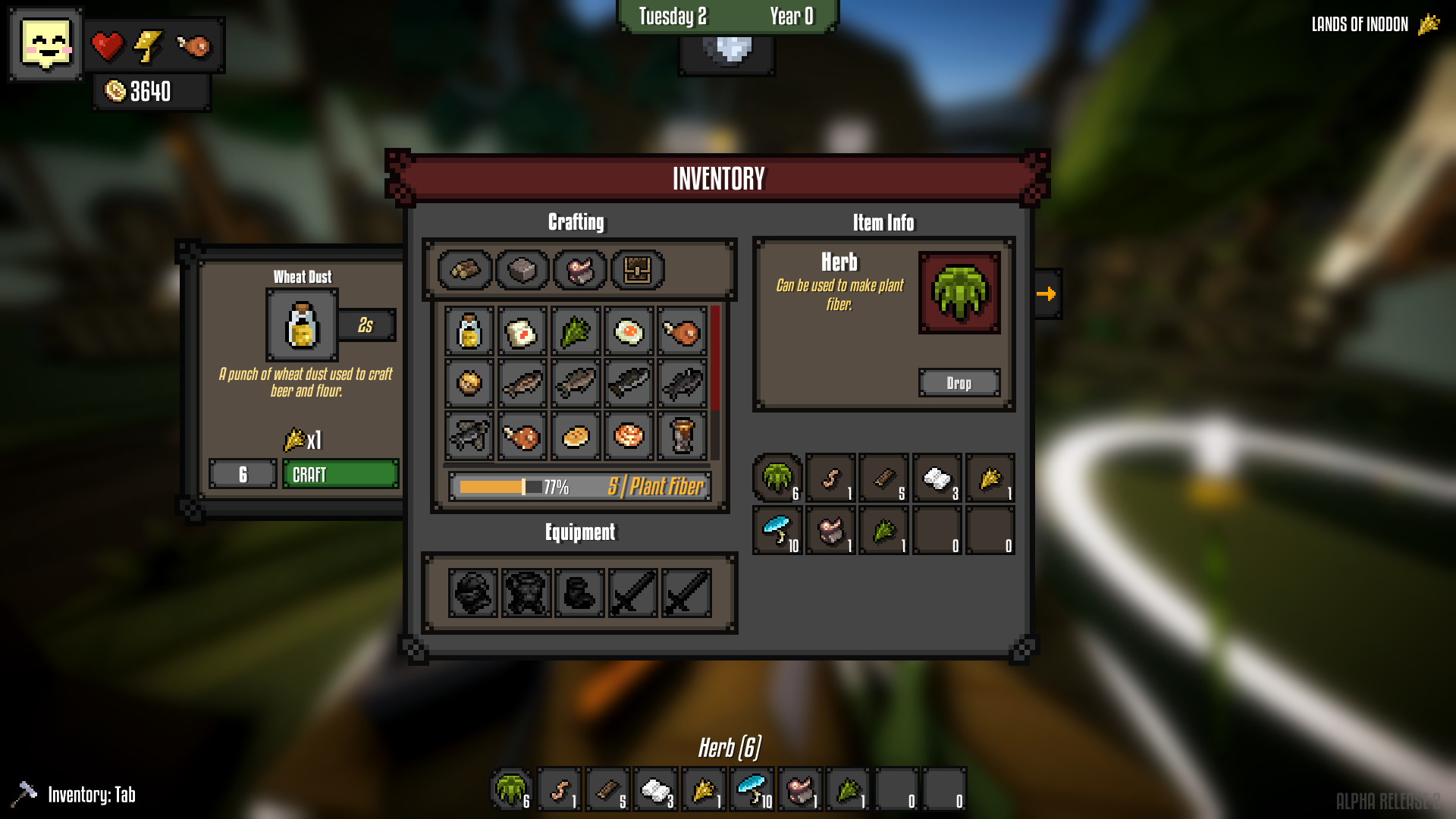
Task: Click the Herb stack of 6 in inventory
Action: click(775, 478)
